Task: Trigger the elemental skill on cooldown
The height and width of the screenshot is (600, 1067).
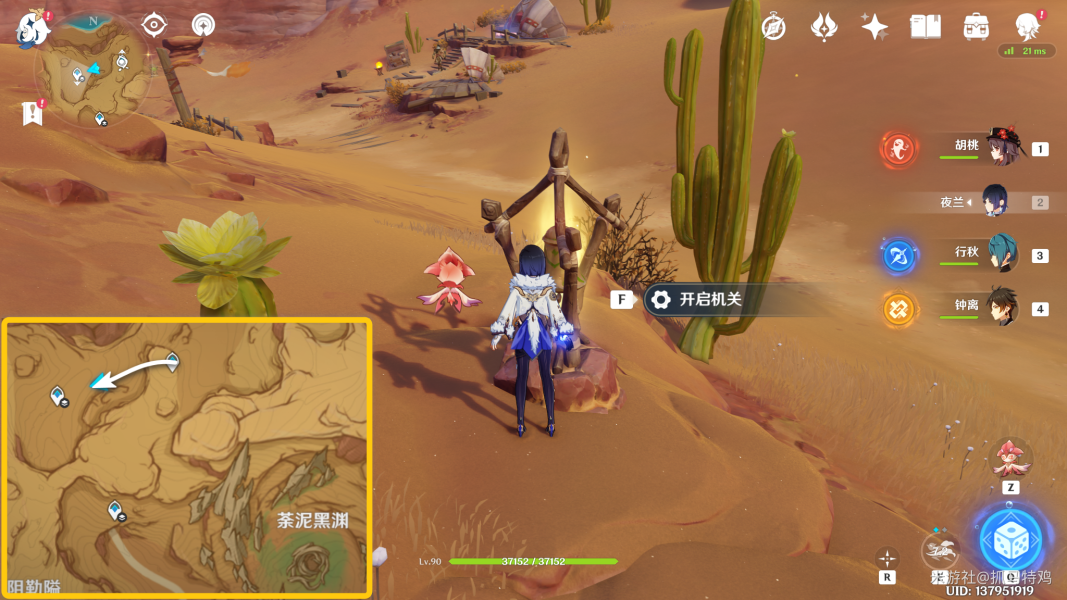Action: (x=941, y=551)
